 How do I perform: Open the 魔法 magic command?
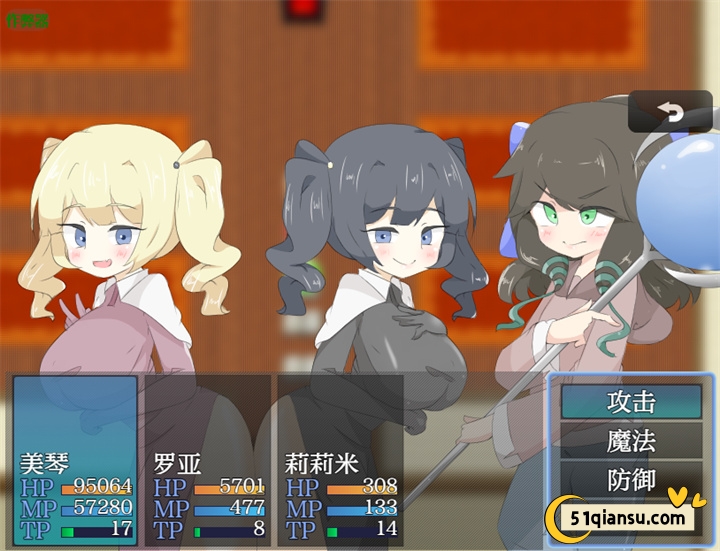tap(631, 441)
